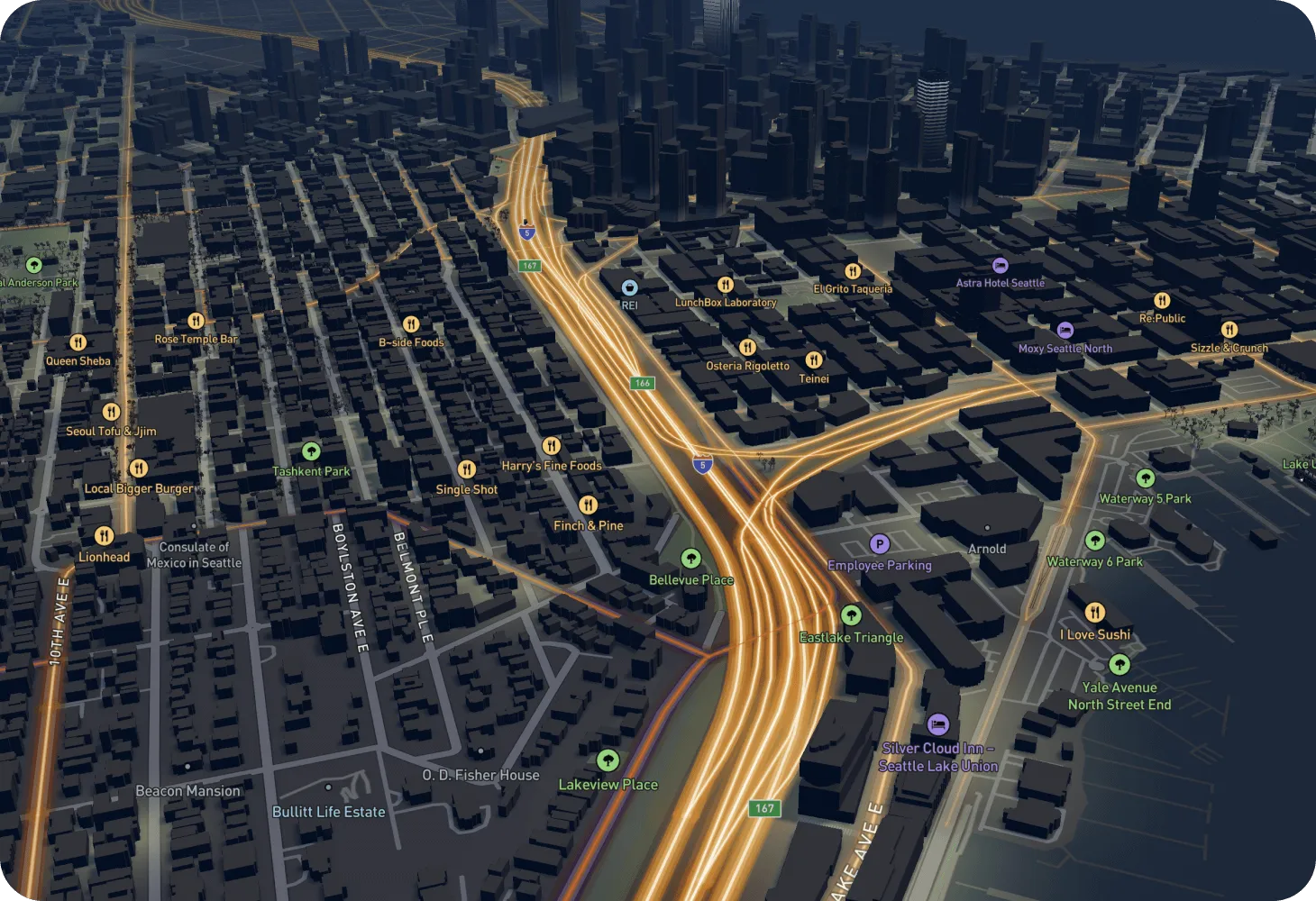Choose the Local Bigger Burger pin
1316x901 pixels.
[138, 469]
